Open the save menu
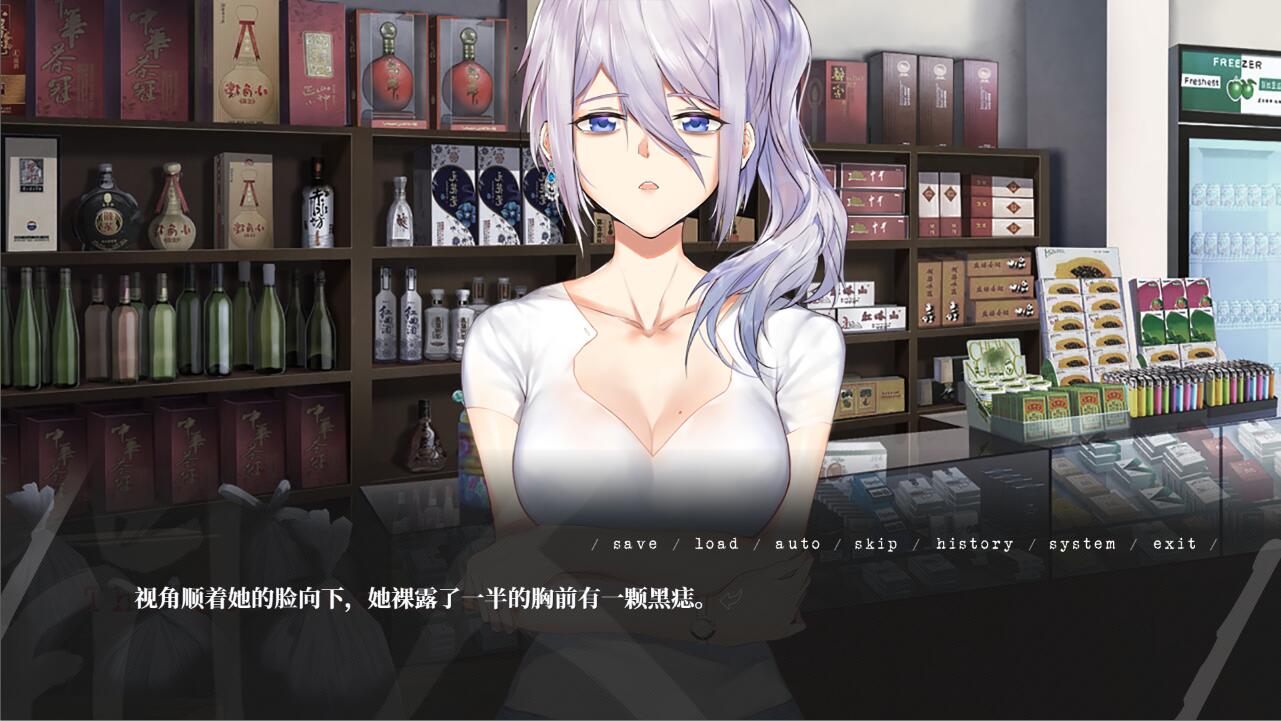The height and width of the screenshot is (721, 1281). [x=636, y=544]
